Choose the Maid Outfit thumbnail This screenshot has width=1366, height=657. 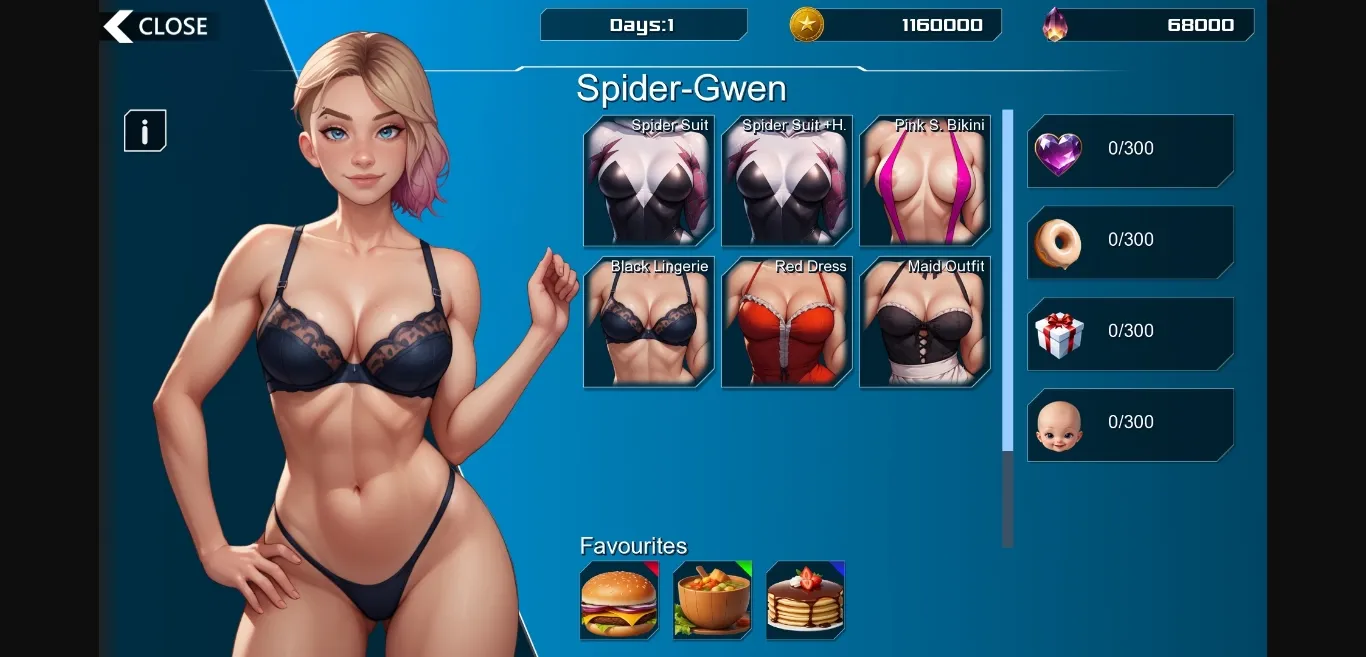[925, 322]
